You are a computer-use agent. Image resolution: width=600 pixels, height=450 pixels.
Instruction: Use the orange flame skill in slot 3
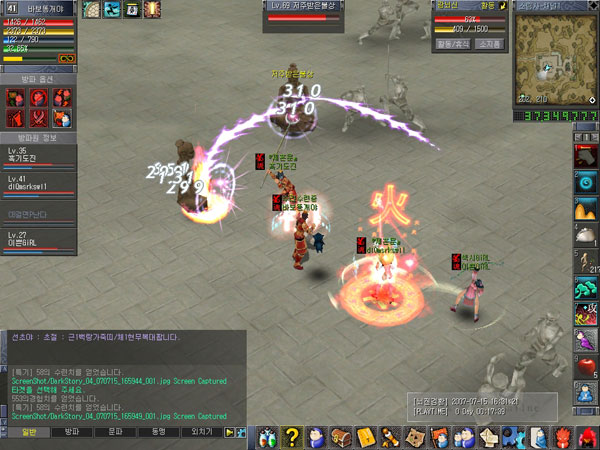pyautogui.click(x=587, y=209)
